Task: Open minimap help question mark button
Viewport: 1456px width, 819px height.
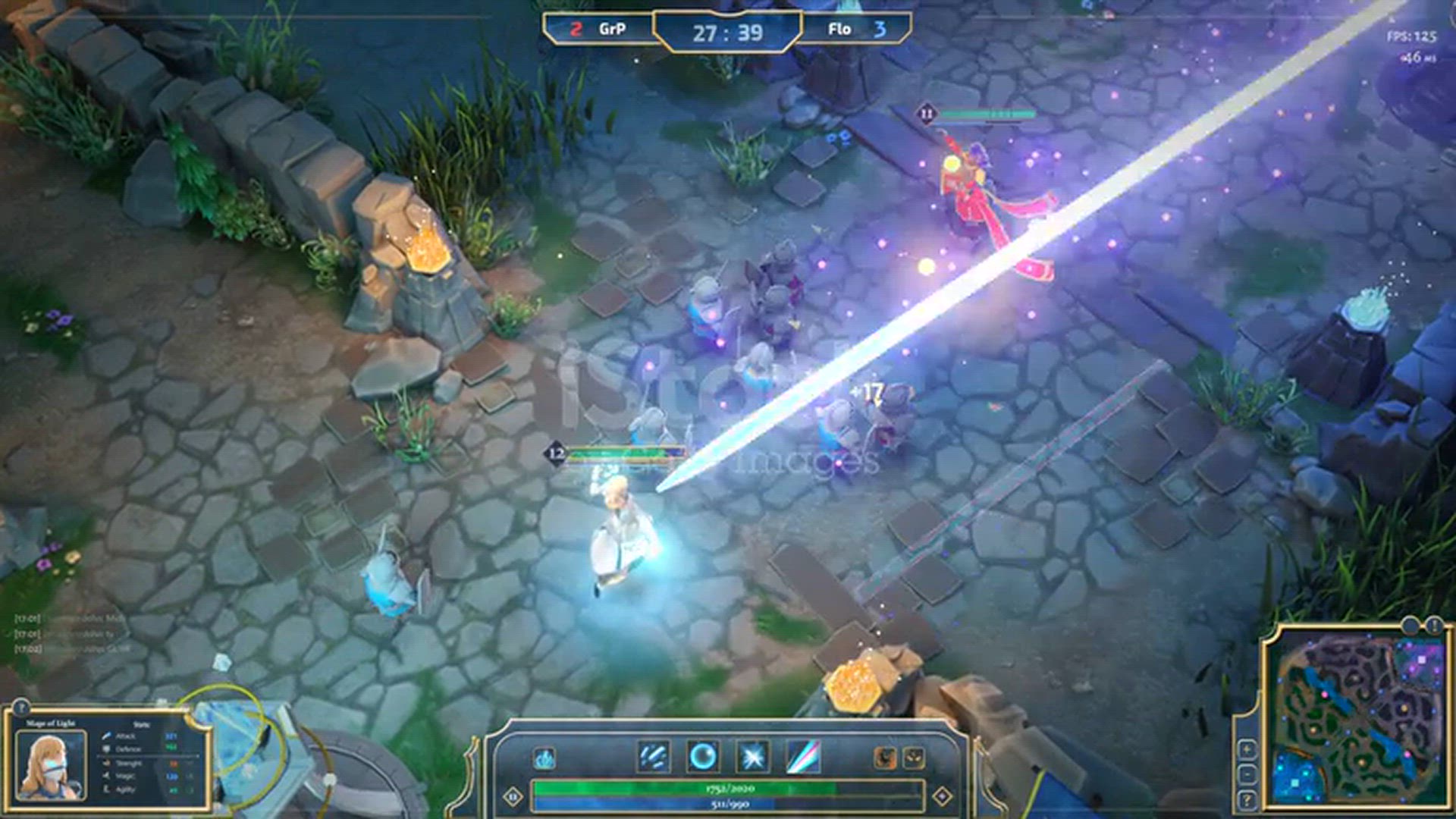Action: point(1247,800)
